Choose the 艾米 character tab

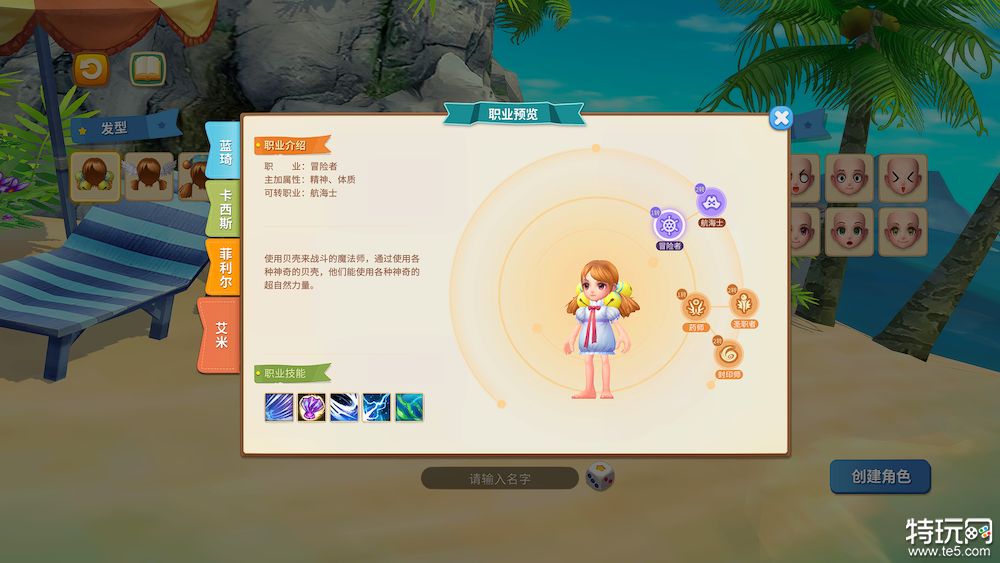(x=221, y=334)
